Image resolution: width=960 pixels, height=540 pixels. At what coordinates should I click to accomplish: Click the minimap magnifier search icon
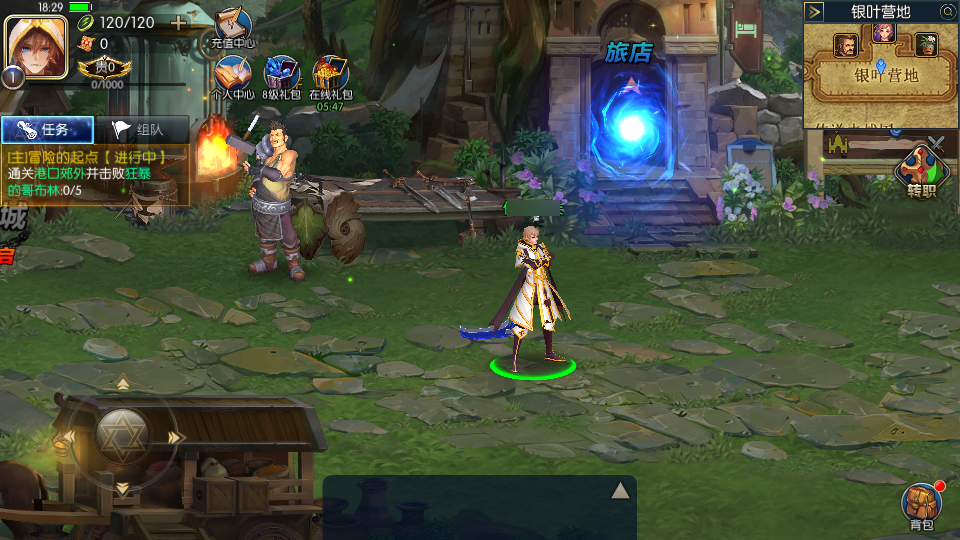pos(947,12)
